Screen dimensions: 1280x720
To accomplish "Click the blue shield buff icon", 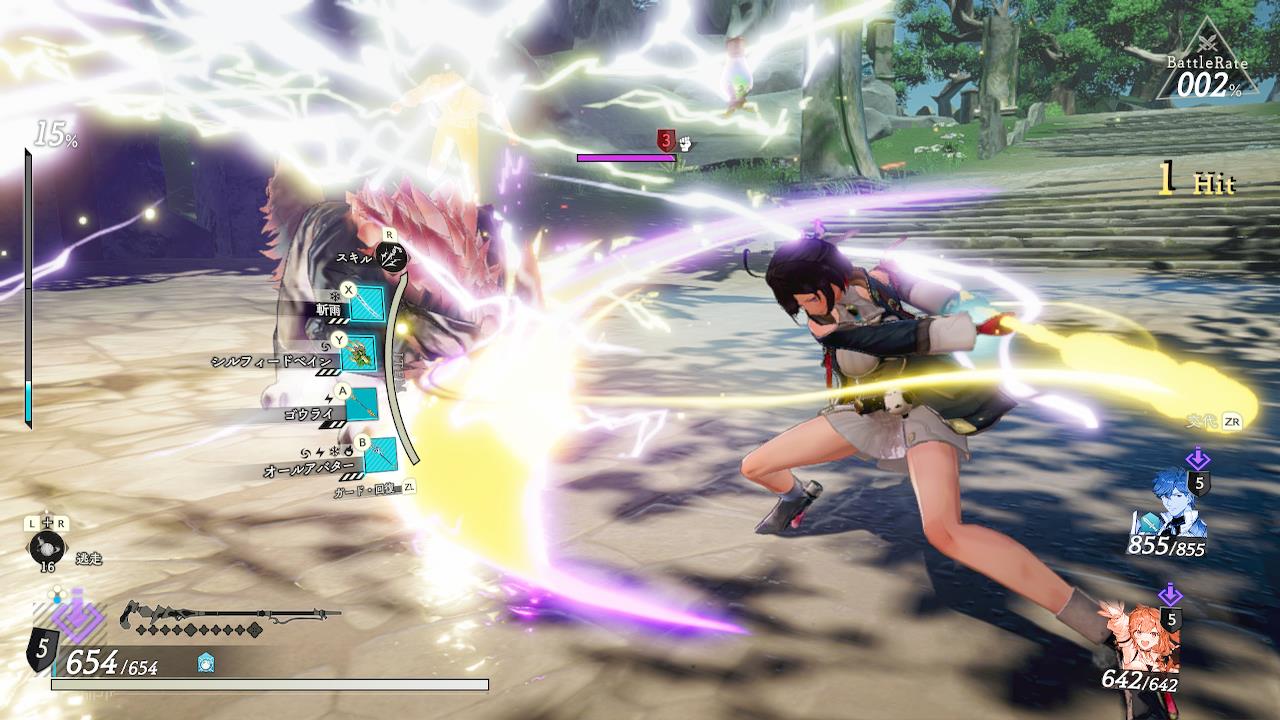I will [x=207, y=661].
